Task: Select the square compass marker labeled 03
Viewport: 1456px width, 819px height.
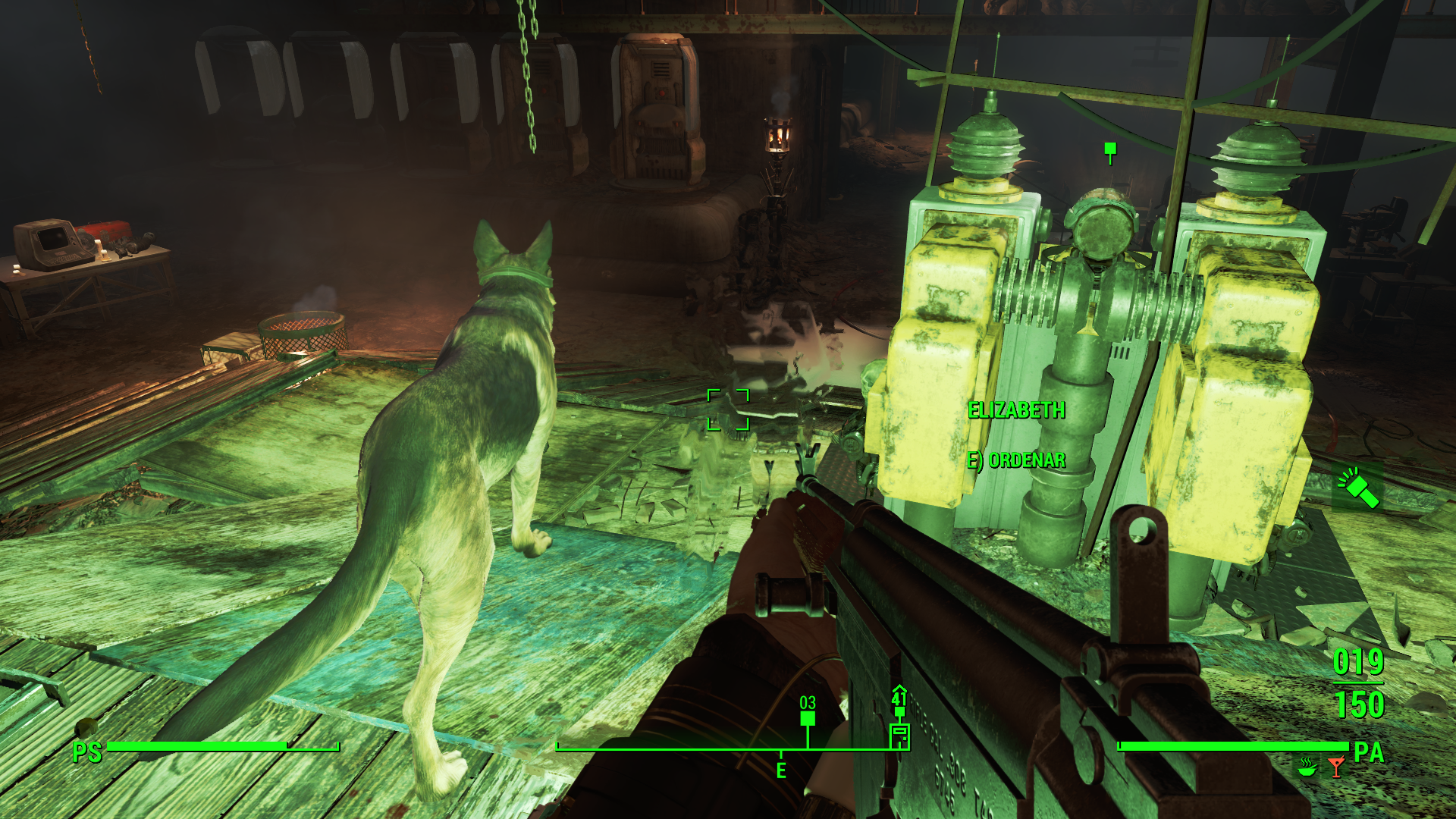Action: pos(808,717)
